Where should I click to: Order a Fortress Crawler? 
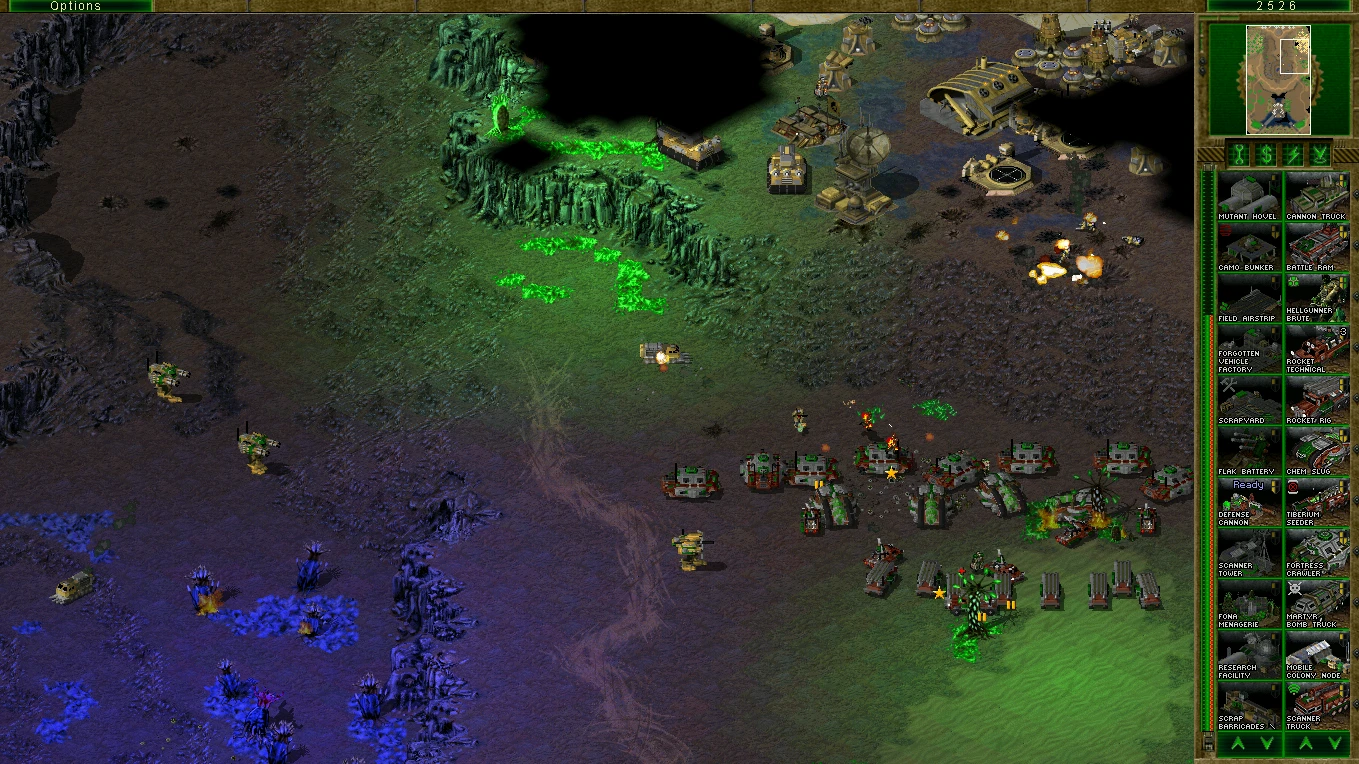(x=1316, y=553)
